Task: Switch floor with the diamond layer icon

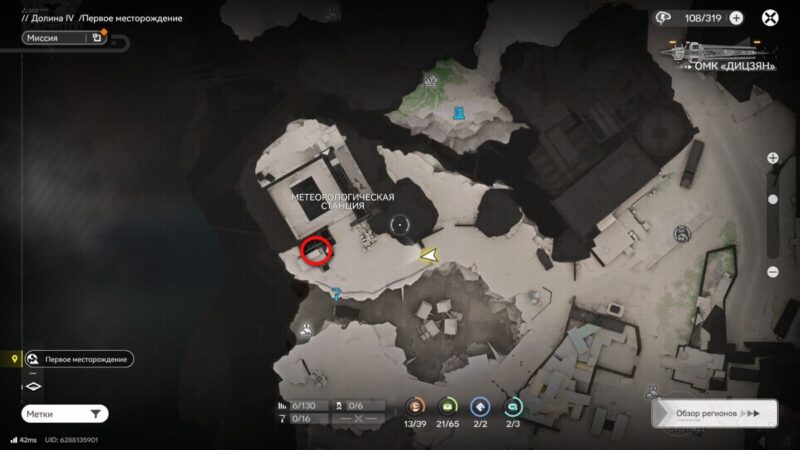Action: 32,386
